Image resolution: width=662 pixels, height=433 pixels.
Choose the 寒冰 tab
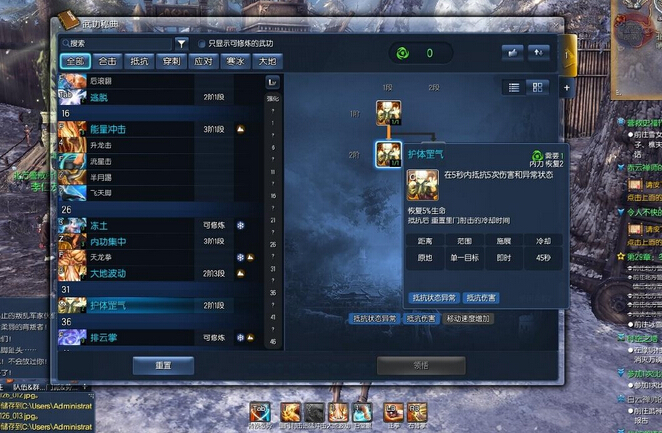tap(235, 62)
